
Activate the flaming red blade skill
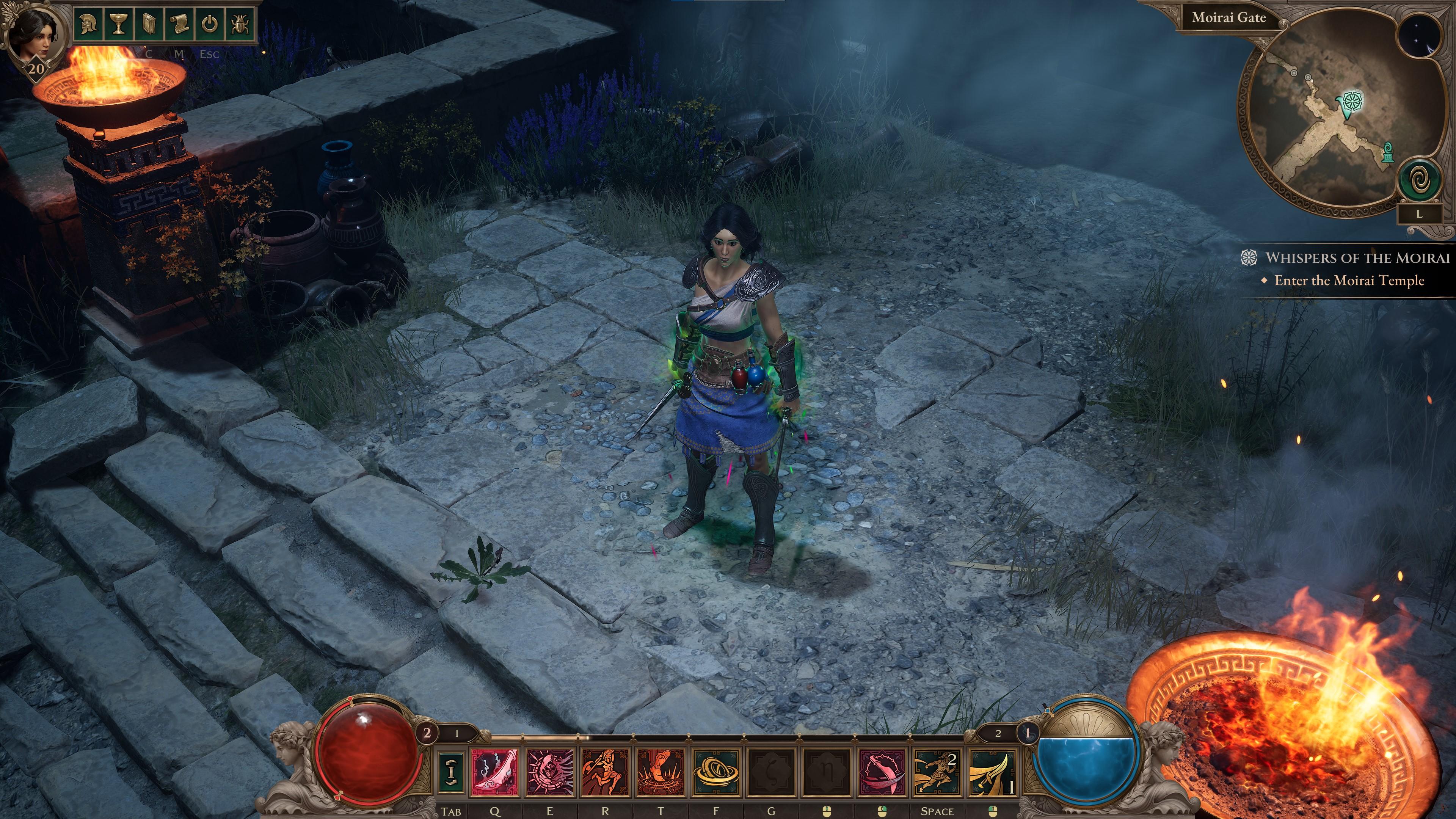(x=494, y=772)
